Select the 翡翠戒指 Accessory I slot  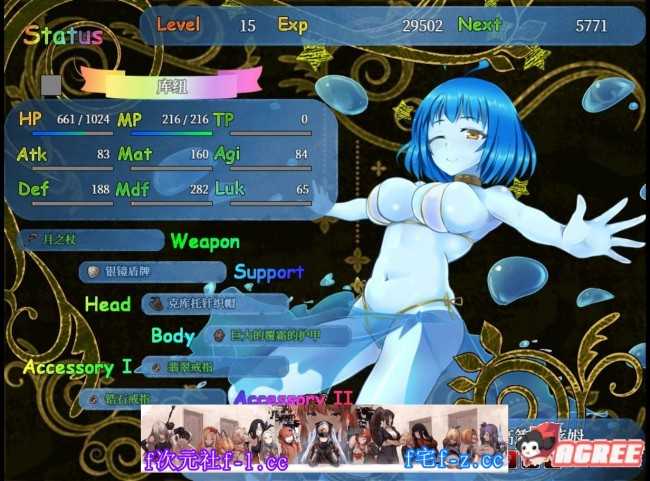pos(214,367)
